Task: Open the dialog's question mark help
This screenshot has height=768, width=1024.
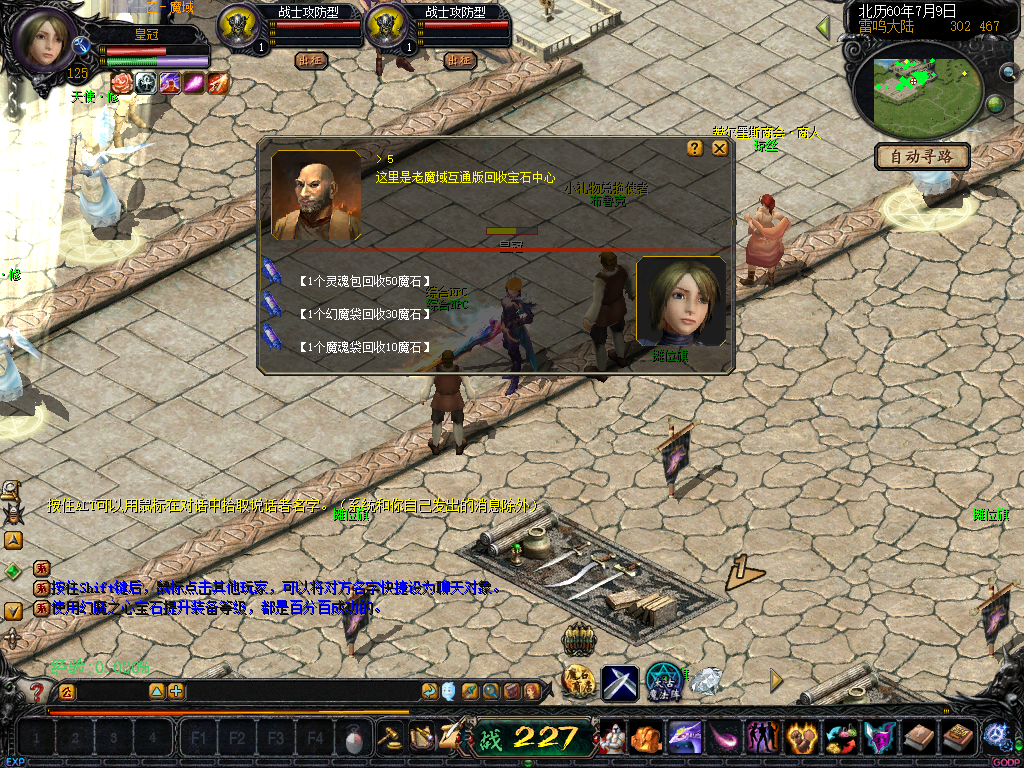Action: point(695,148)
